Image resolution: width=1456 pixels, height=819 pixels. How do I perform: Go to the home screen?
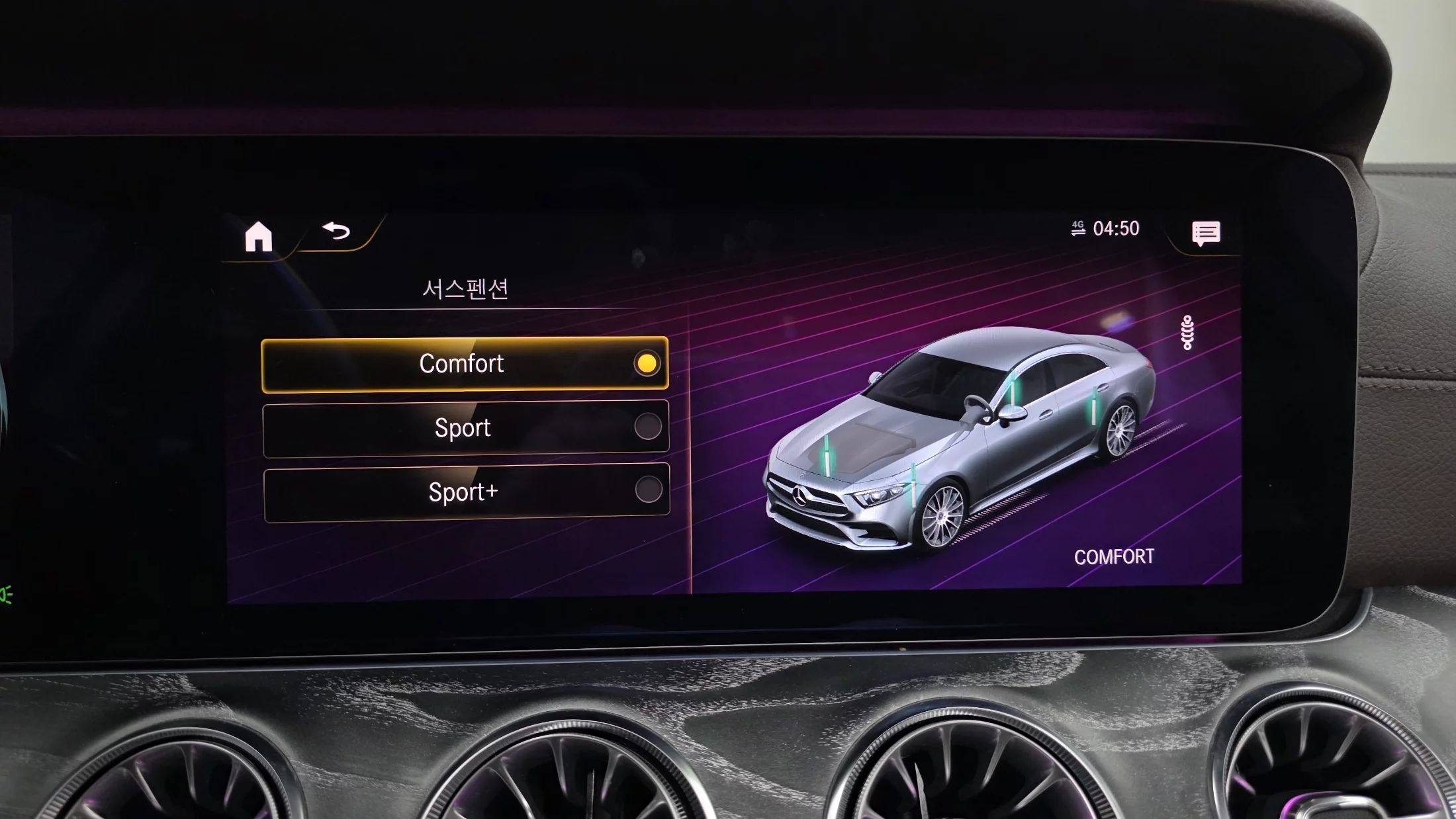(x=258, y=236)
